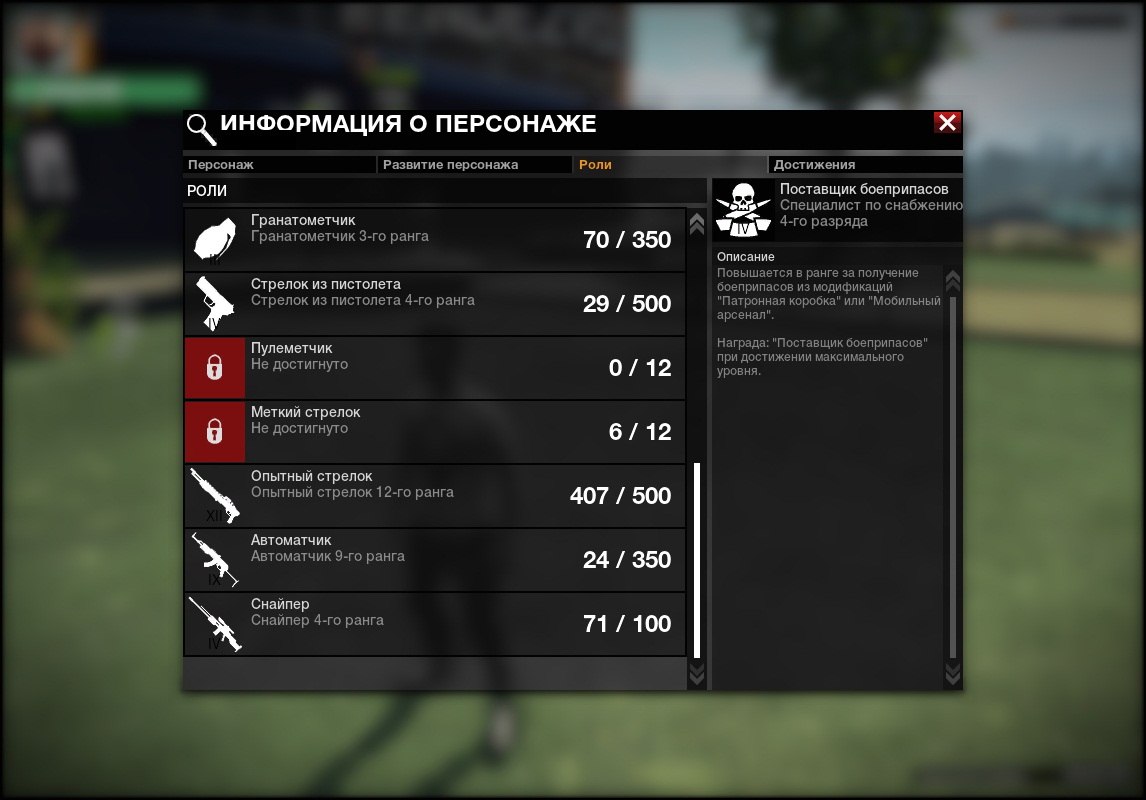The width and height of the screenshot is (1146, 800).
Task: Choose the Стрелок из пистолета role
Action: 434,304
